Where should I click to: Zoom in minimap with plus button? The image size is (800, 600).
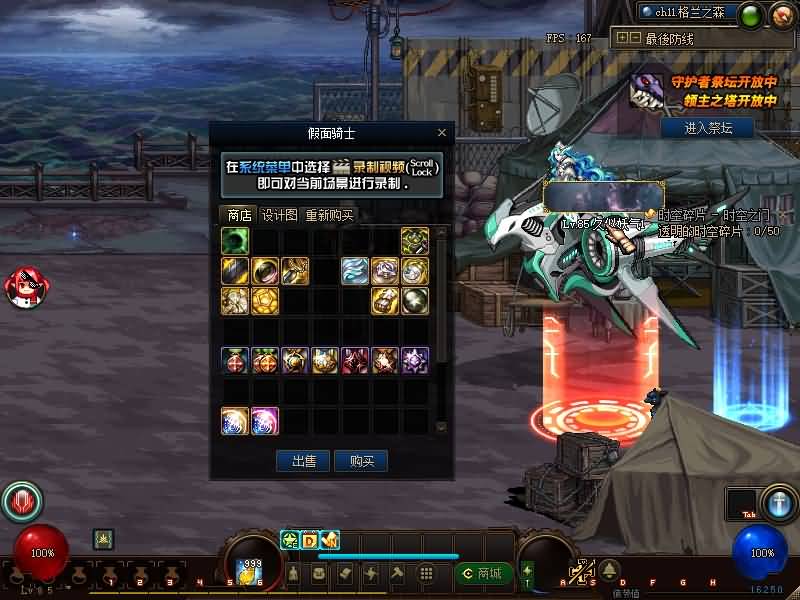tap(622, 38)
